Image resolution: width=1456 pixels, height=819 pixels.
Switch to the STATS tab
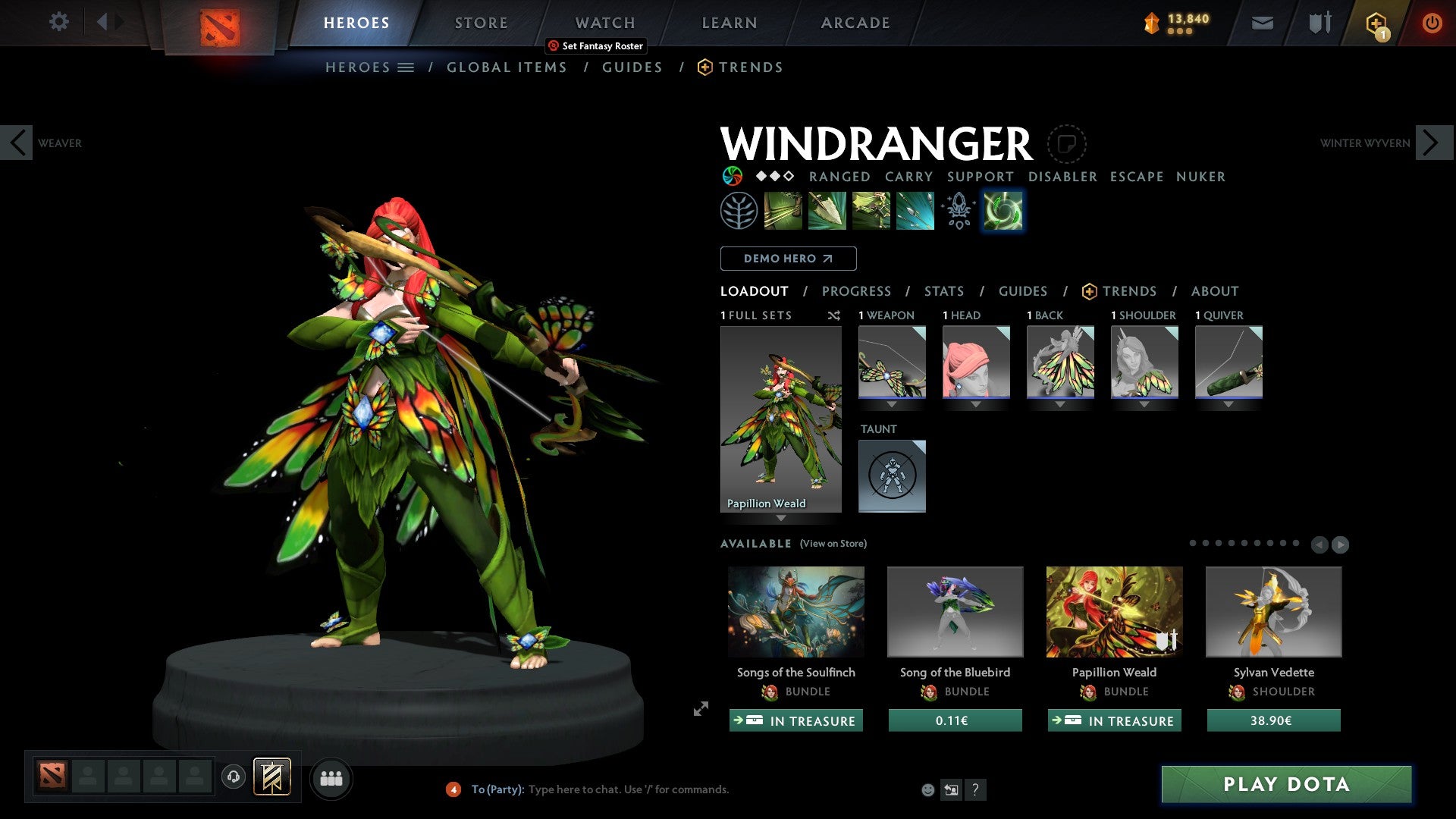tap(943, 290)
